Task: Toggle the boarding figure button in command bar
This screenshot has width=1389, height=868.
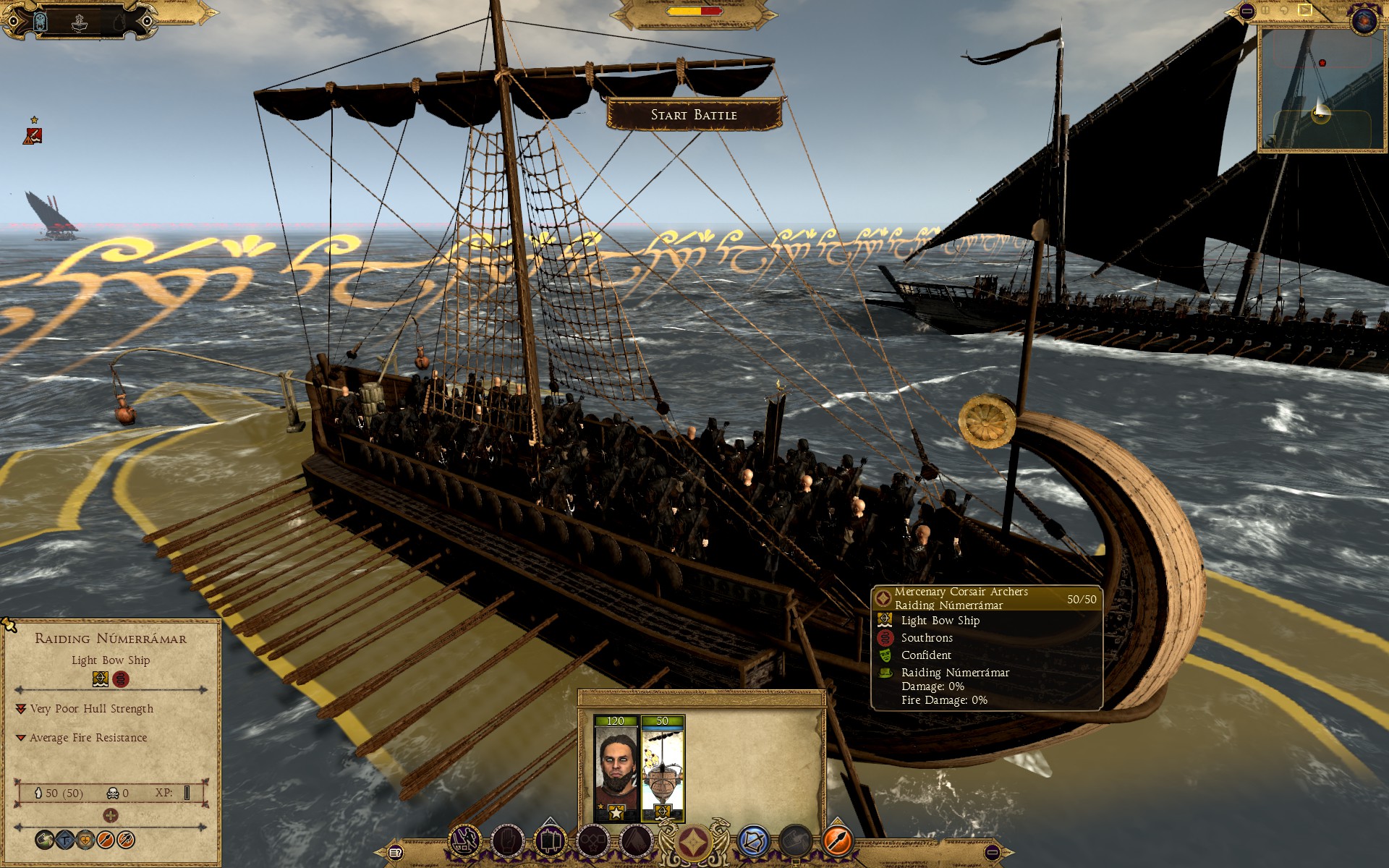Action: click(x=465, y=841)
